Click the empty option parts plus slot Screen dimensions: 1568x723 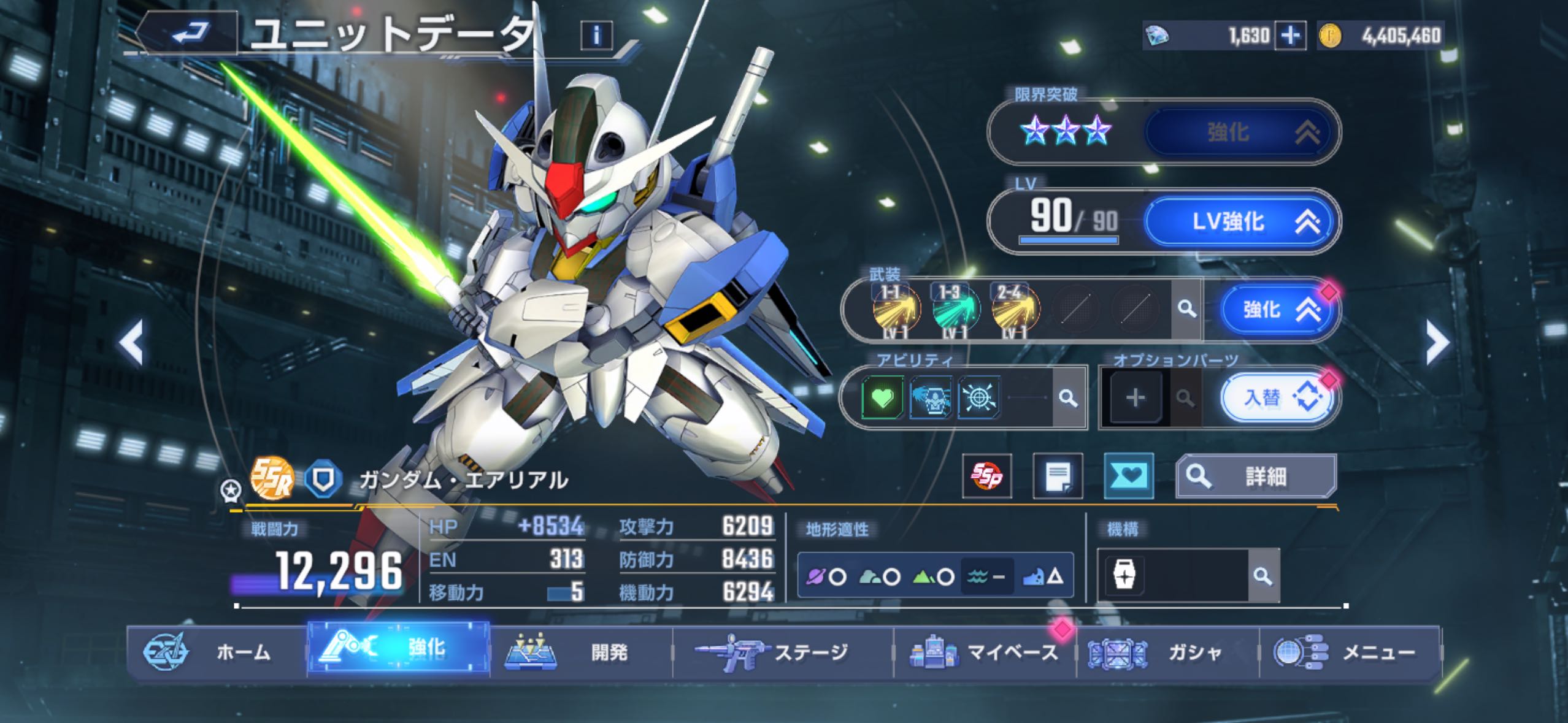click(x=1135, y=399)
